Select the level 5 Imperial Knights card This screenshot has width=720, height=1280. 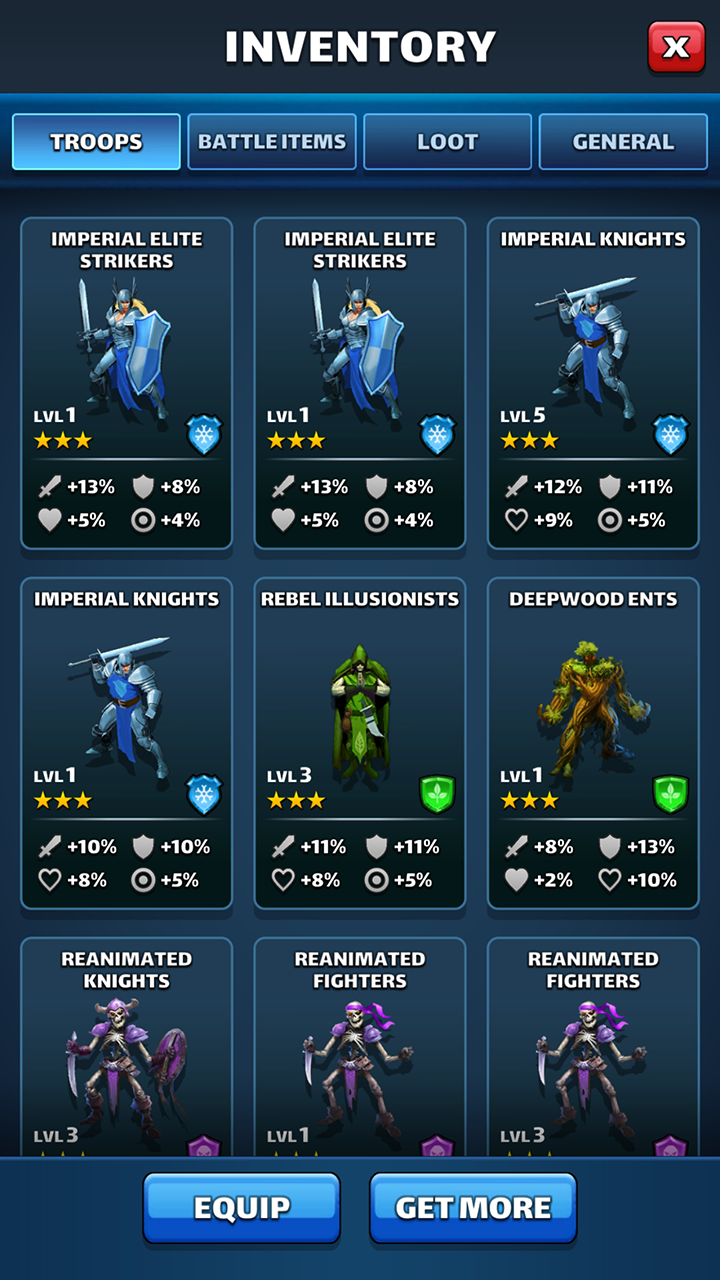point(593,382)
